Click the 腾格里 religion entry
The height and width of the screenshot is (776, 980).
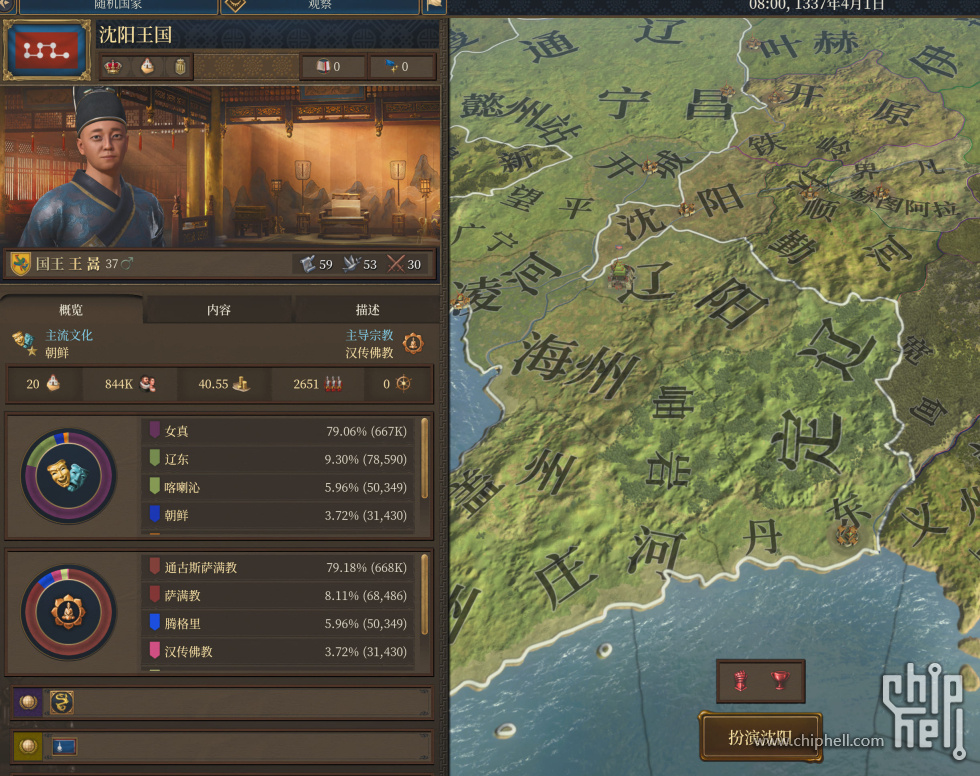point(284,623)
